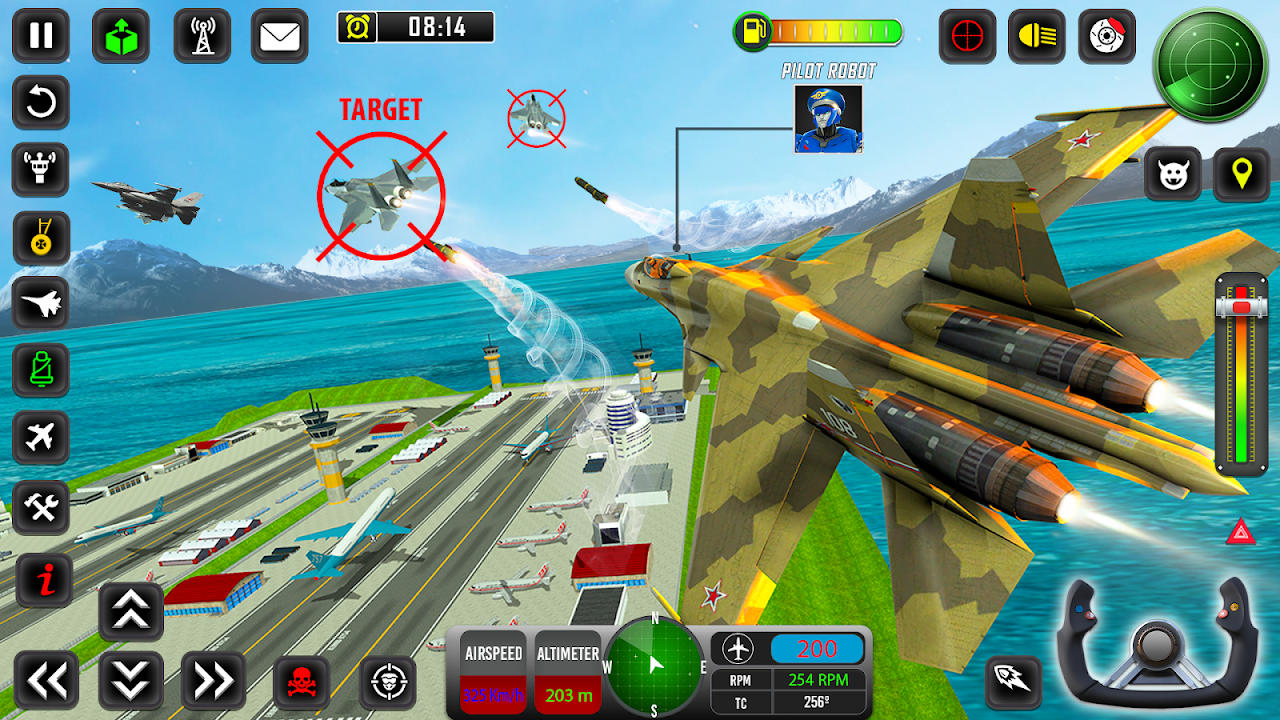The width and height of the screenshot is (1280, 720).
Task: Open the green crate upload icon
Action: click(x=121, y=36)
